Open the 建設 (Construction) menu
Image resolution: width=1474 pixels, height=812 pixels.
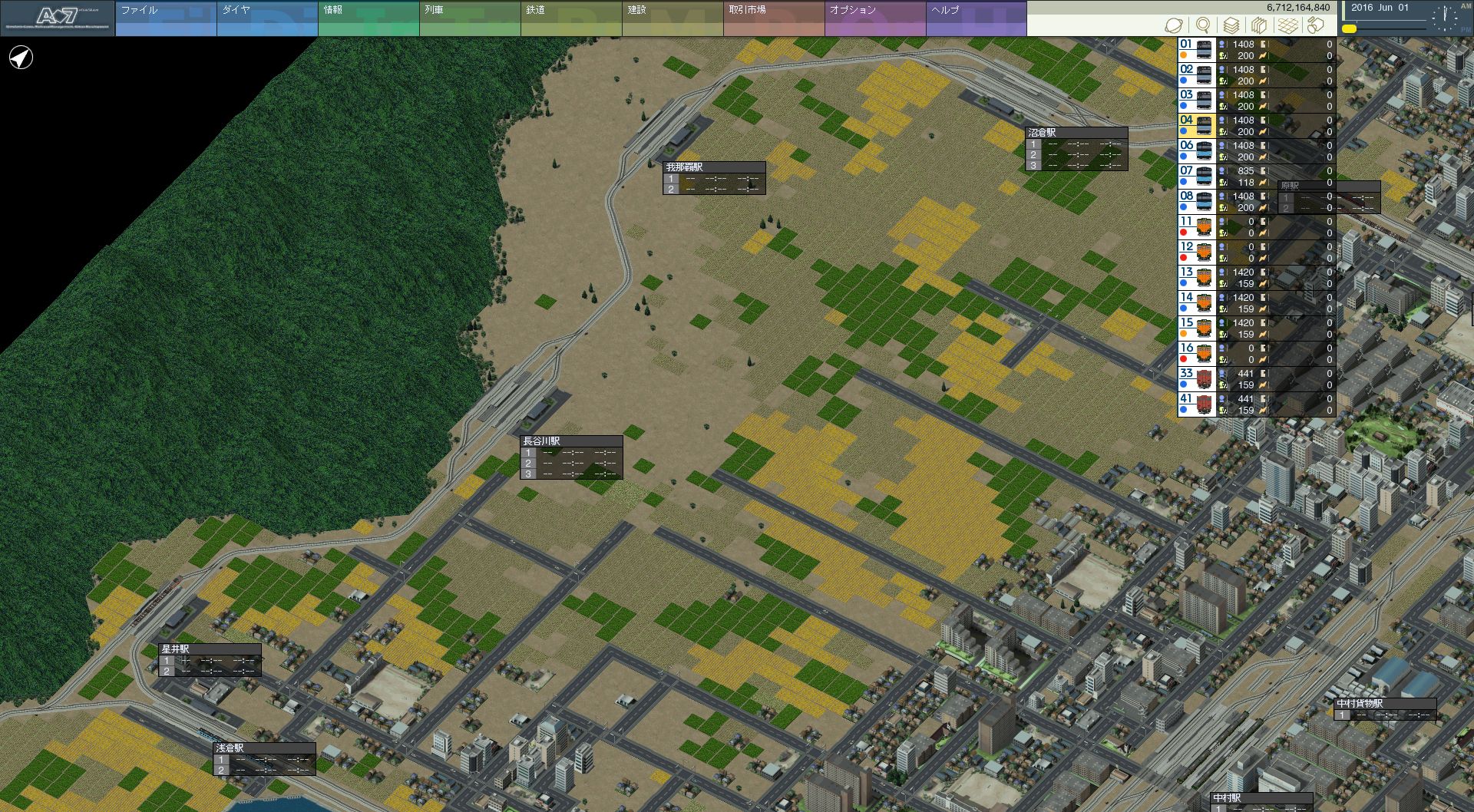tap(672, 18)
